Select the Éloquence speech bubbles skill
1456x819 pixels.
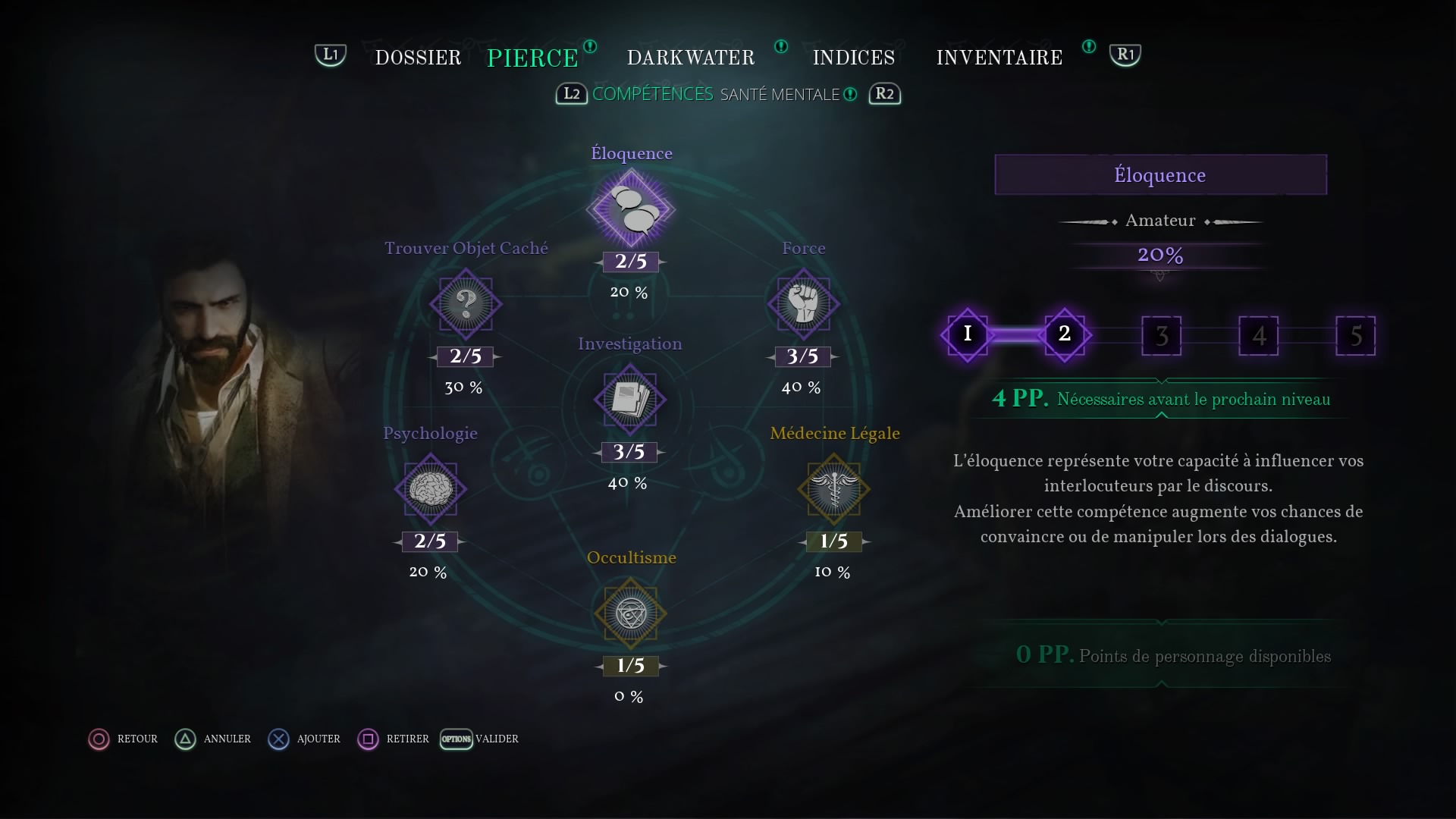630,209
